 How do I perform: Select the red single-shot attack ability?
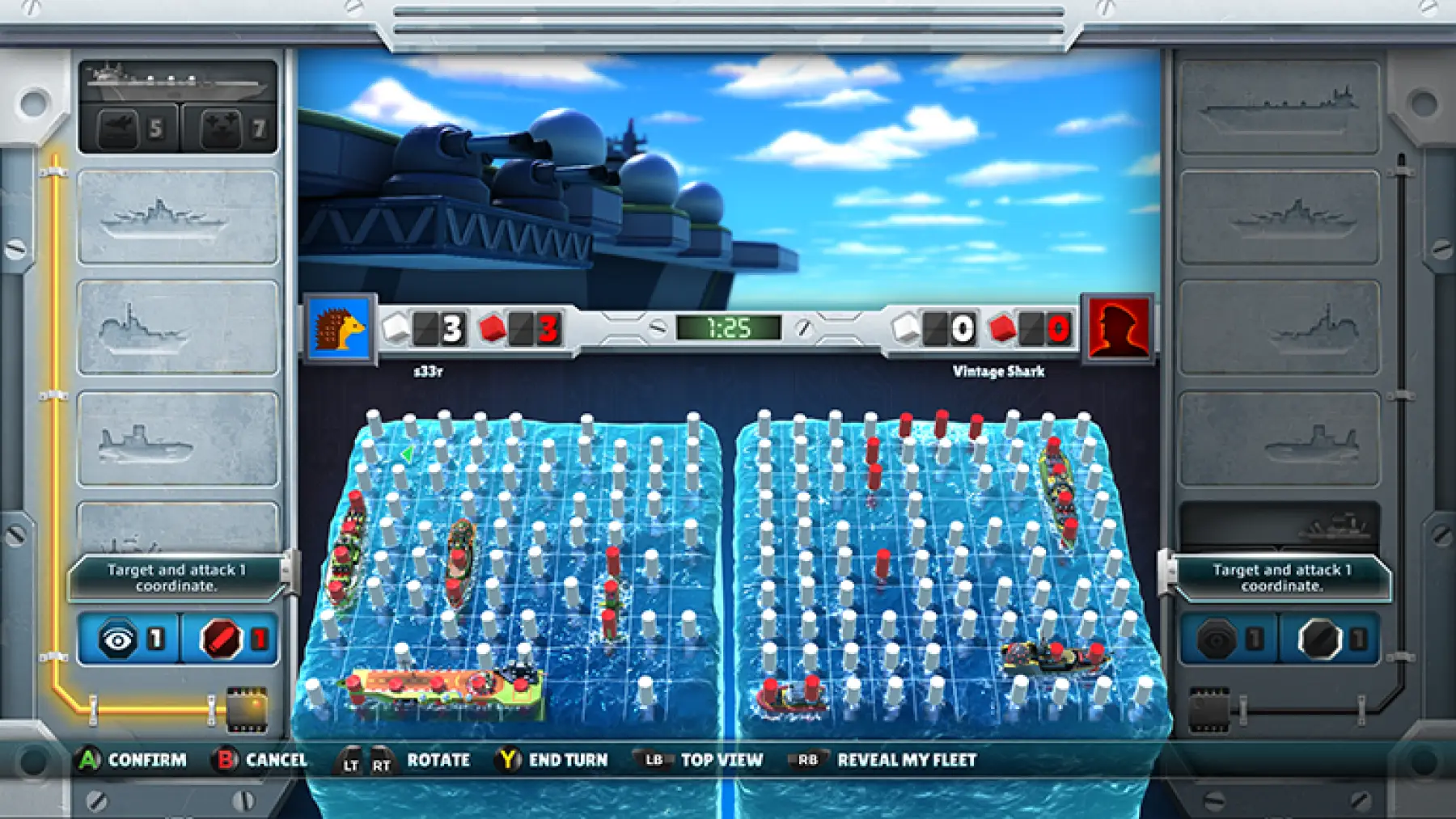pos(231,640)
